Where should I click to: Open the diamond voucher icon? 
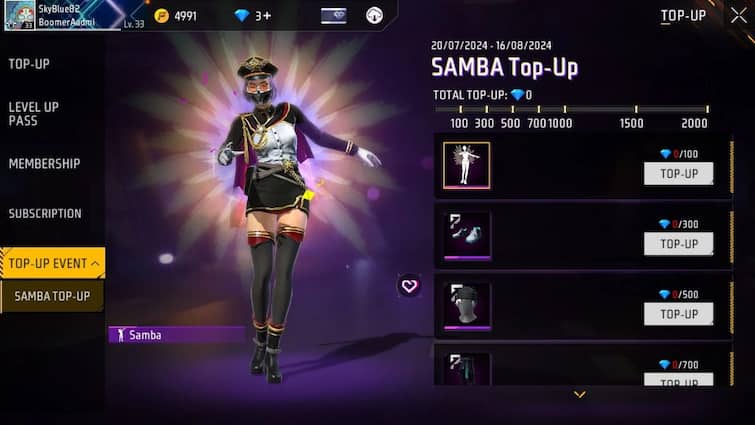(x=334, y=16)
